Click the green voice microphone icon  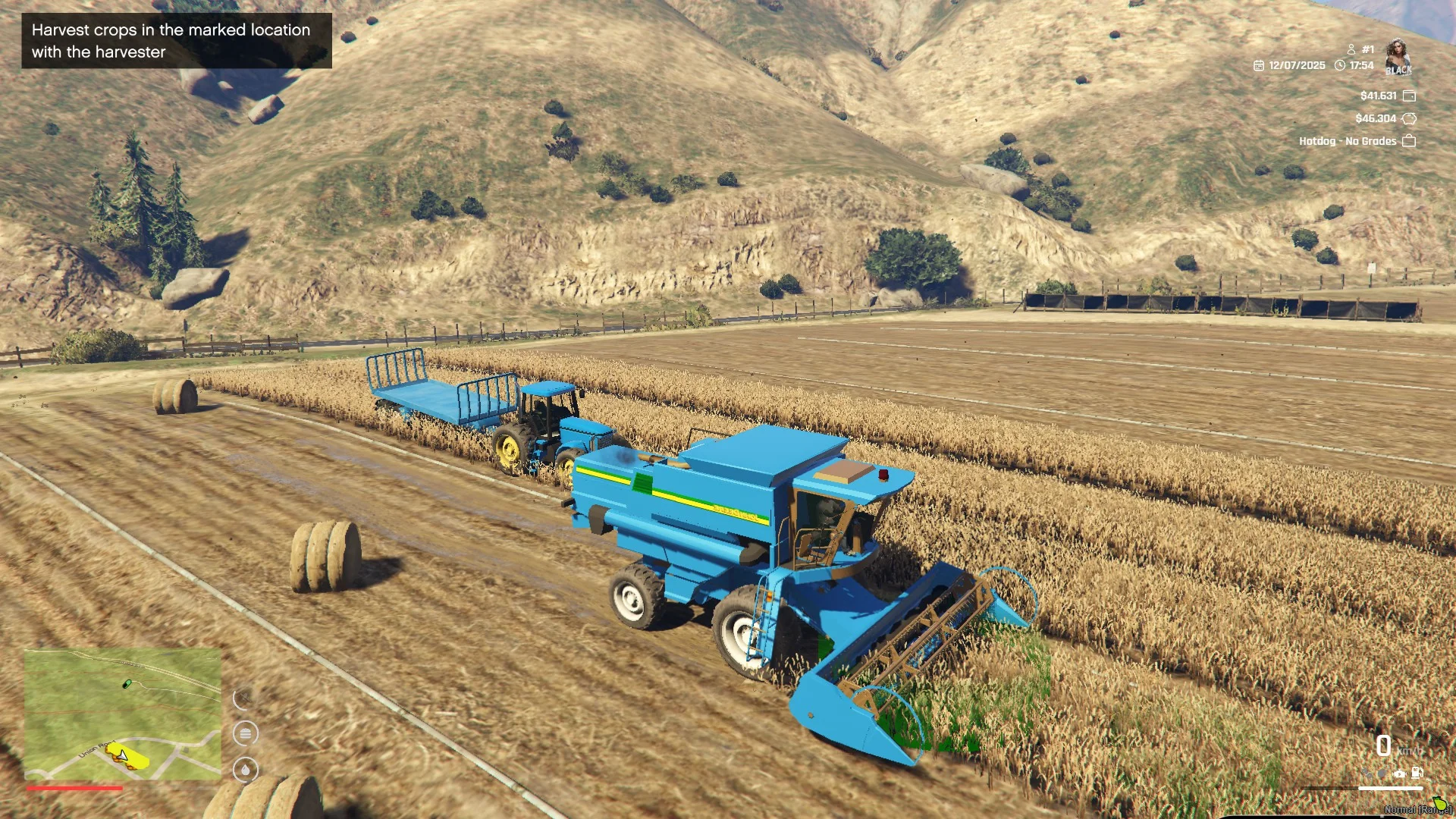(x=1439, y=804)
